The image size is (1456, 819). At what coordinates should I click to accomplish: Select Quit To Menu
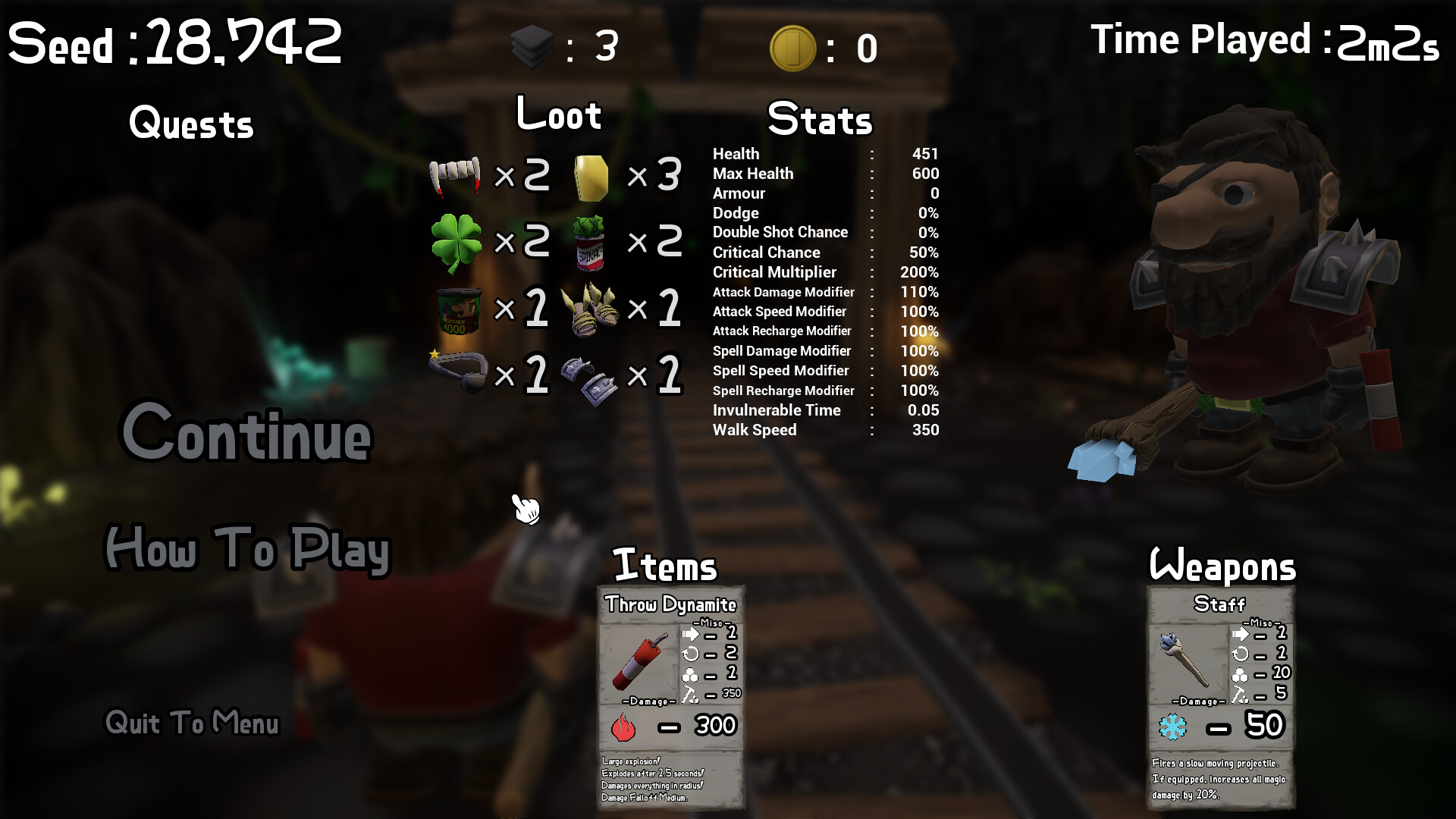click(x=192, y=723)
